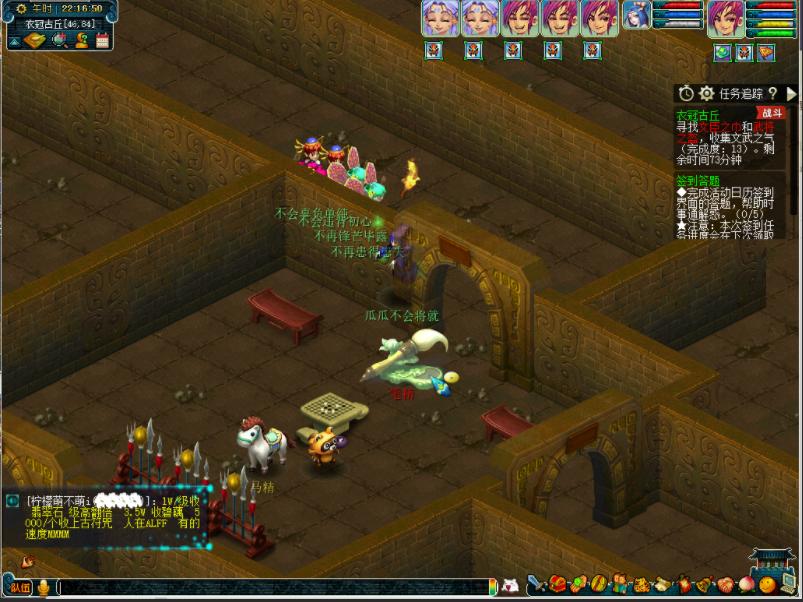
Task: Click the red 战斗 battle button
Action: (770, 113)
